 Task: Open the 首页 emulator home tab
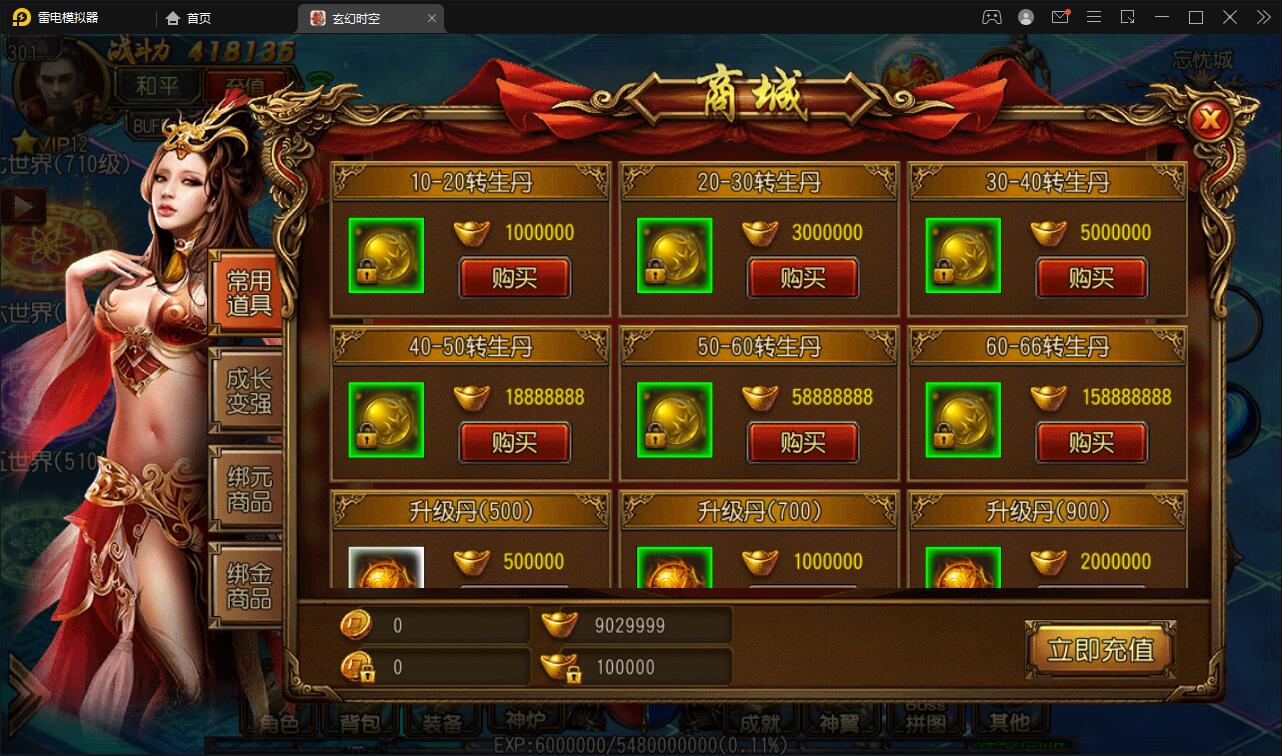pos(189,18)
